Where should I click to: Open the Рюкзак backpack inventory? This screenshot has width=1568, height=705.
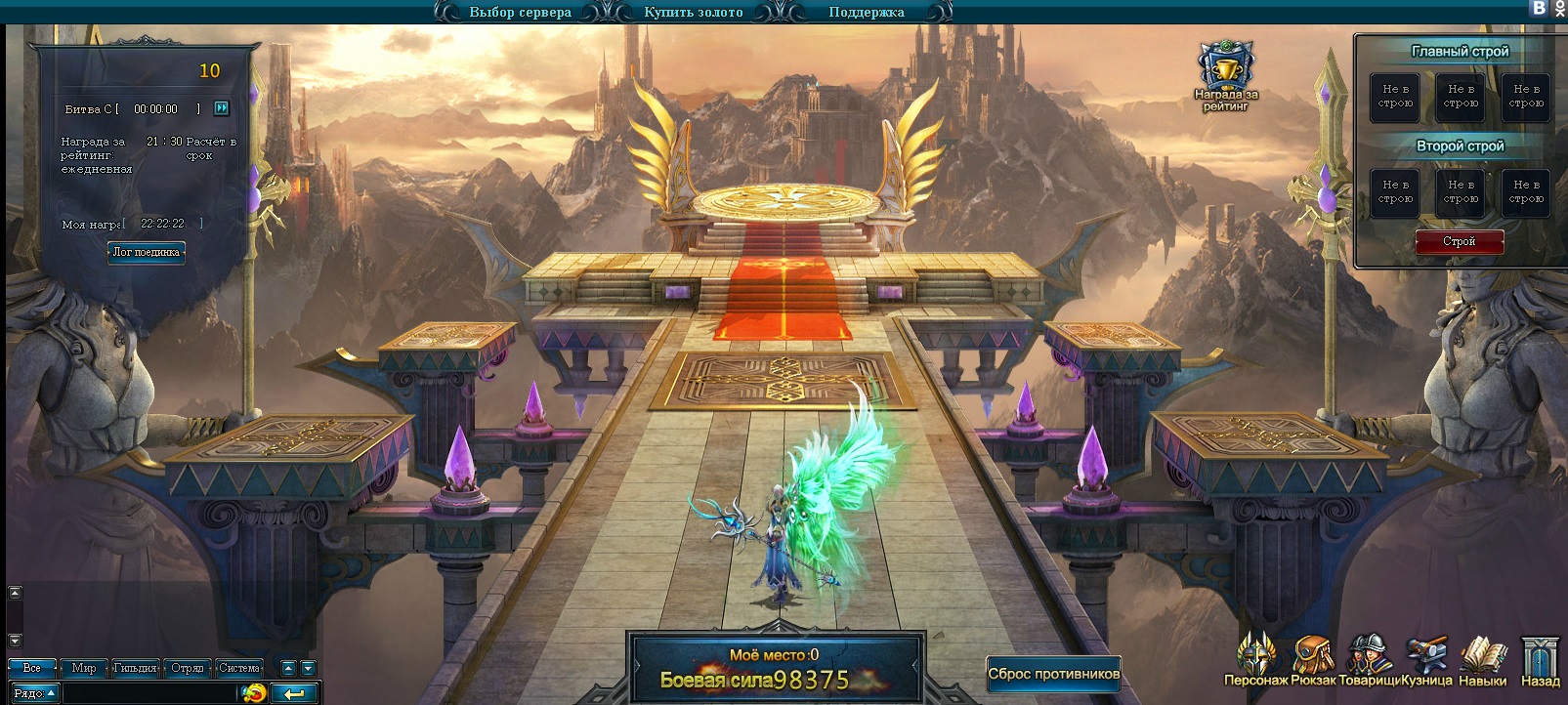tap(1313, 660)
